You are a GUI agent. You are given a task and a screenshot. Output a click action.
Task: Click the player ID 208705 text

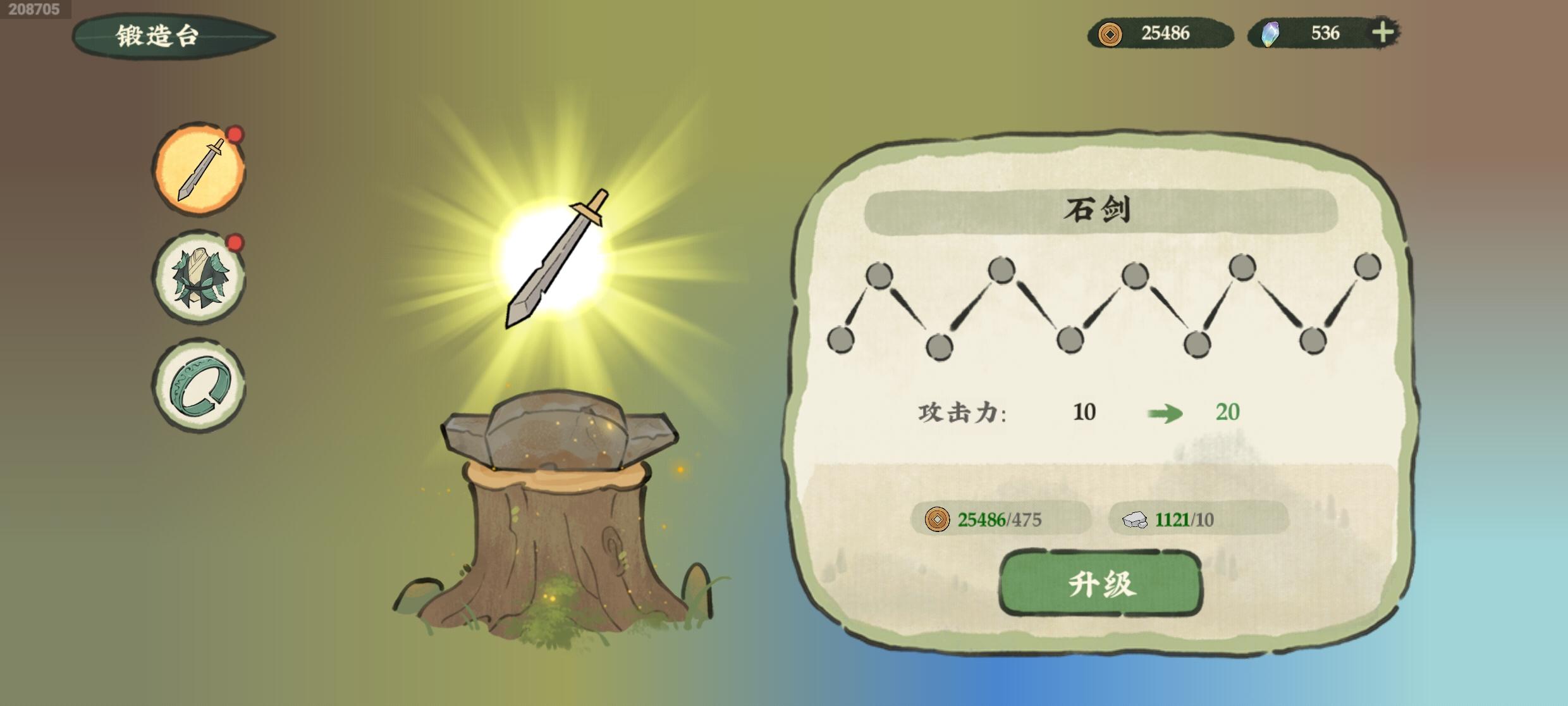click(32, 10)
